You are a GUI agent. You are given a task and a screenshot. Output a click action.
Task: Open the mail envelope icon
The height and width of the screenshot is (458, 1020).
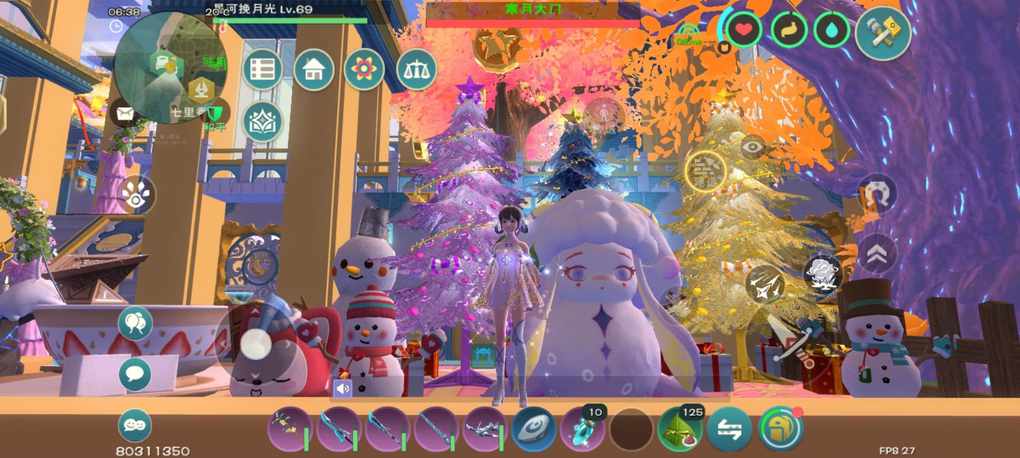click(x=124, y=112)
